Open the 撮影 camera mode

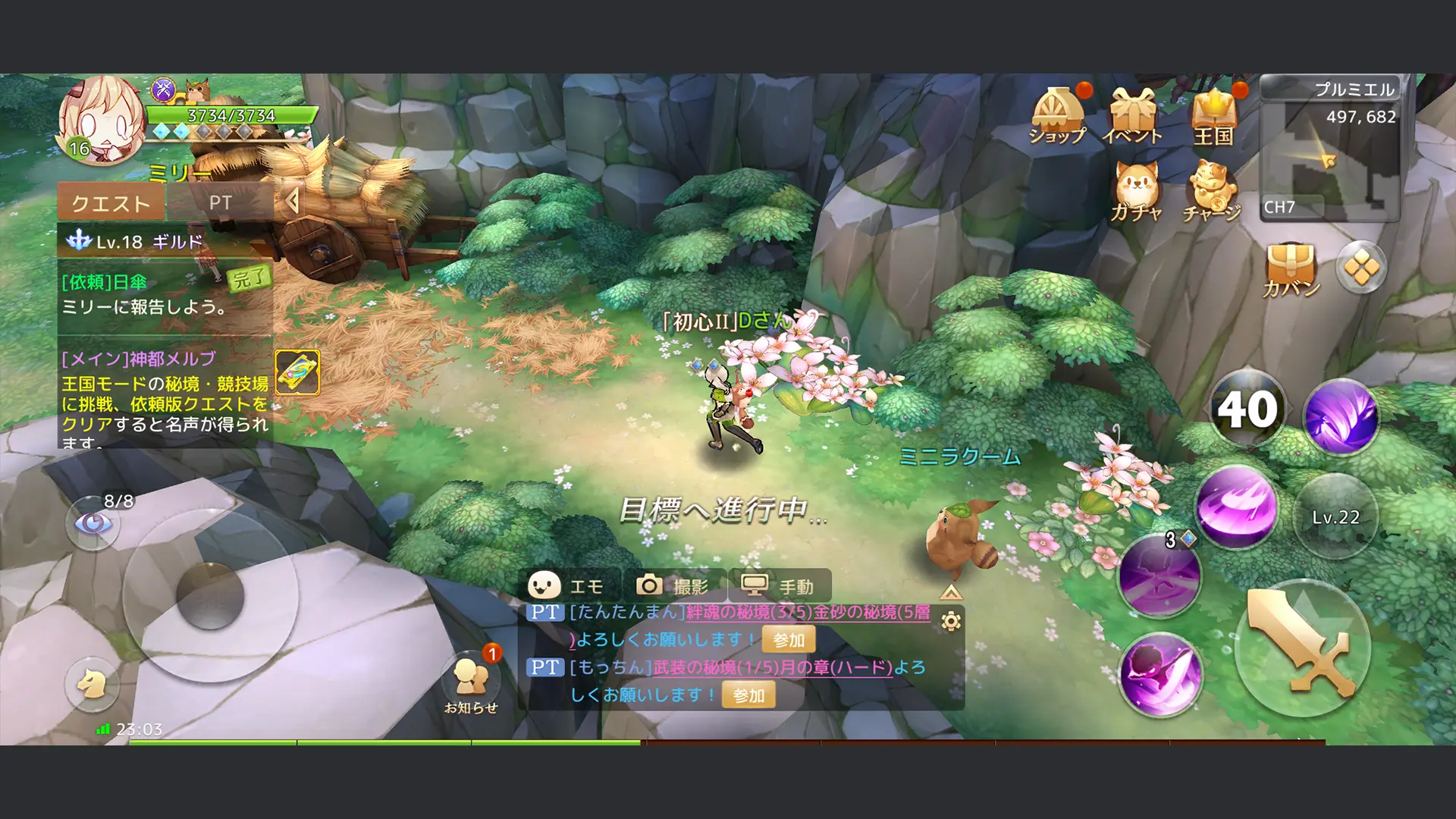673,585
